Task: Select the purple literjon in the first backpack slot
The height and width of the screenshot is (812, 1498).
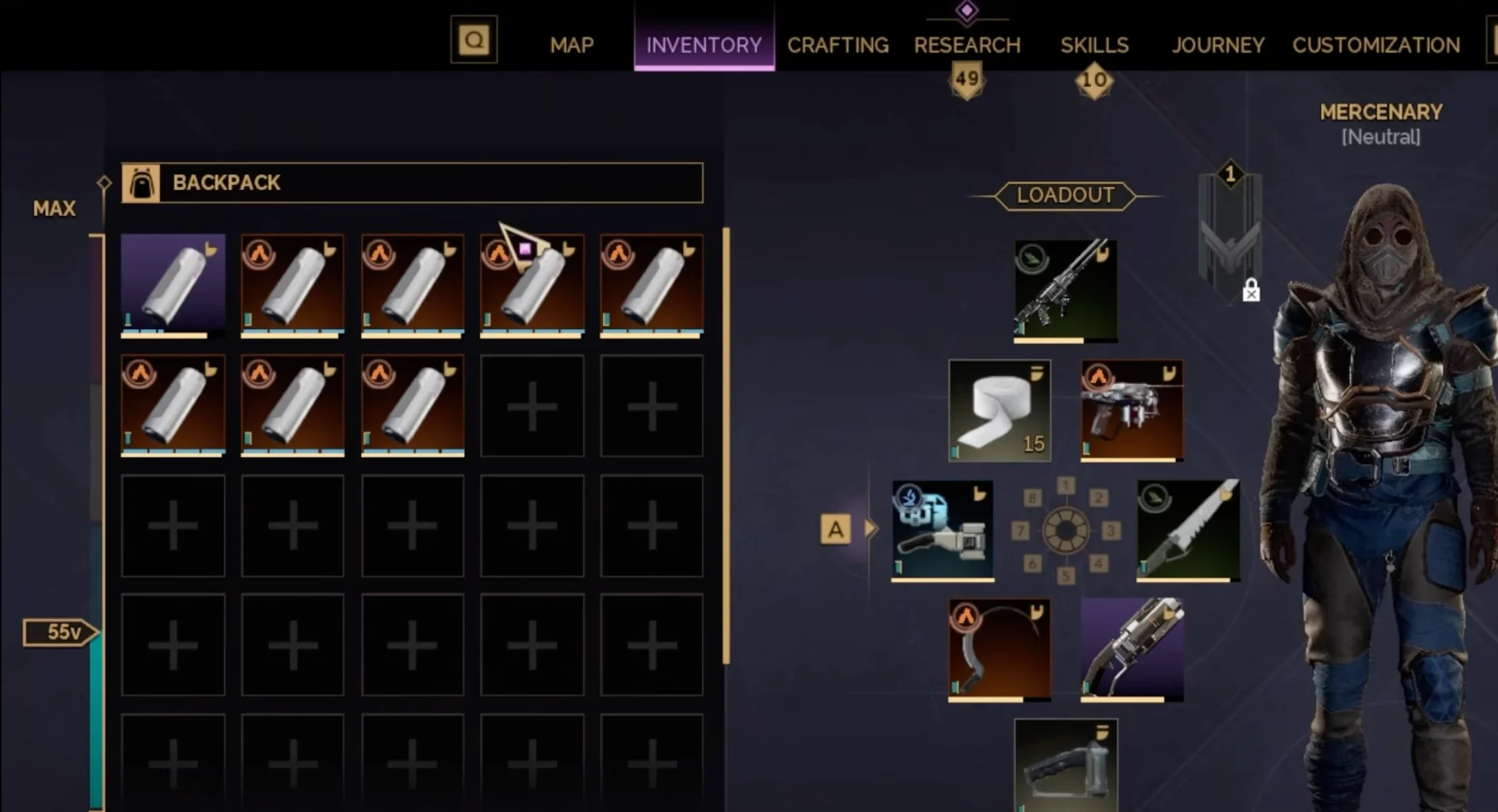Action: coord(173,285)
